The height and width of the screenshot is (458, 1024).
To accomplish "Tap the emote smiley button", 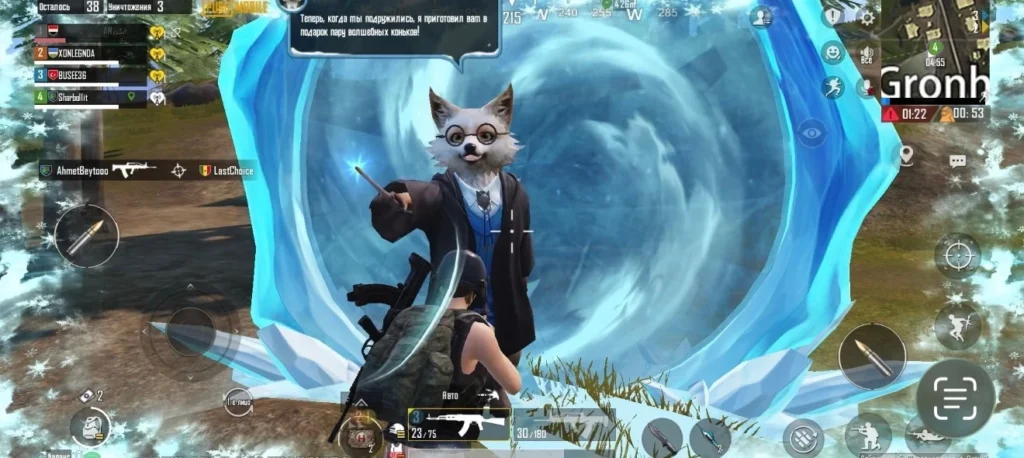I will [x=833, y=53].
